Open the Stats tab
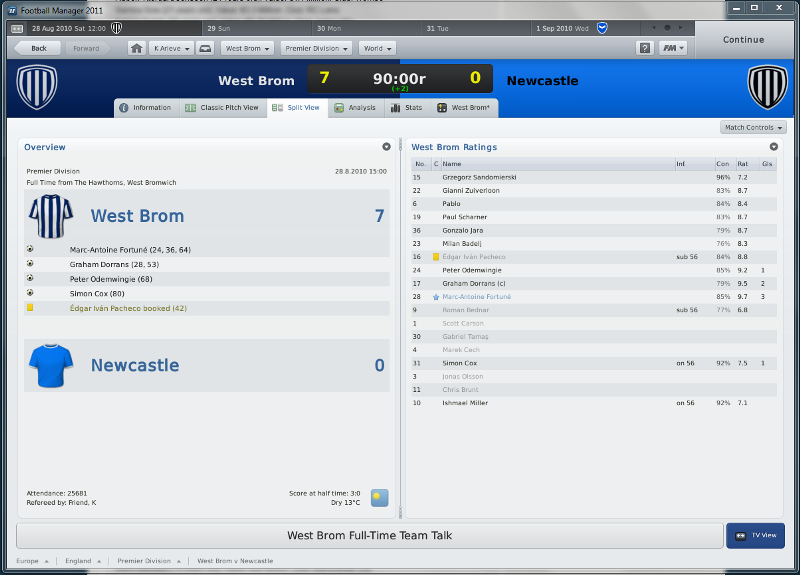The height and width of the screenshot is (575, 800). tap(407, 108)
